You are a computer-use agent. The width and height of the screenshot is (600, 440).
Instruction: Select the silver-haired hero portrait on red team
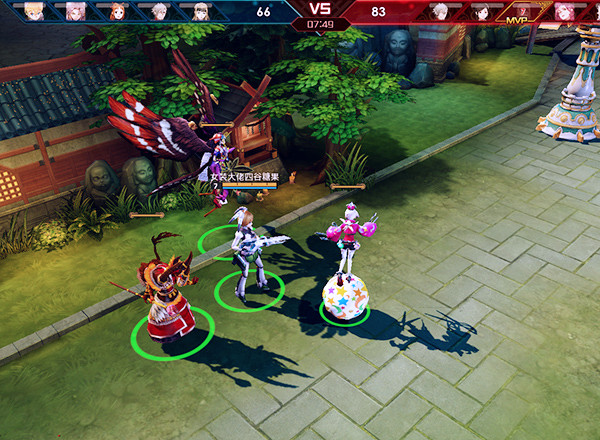pyautogui.click(x=439, y=11)
